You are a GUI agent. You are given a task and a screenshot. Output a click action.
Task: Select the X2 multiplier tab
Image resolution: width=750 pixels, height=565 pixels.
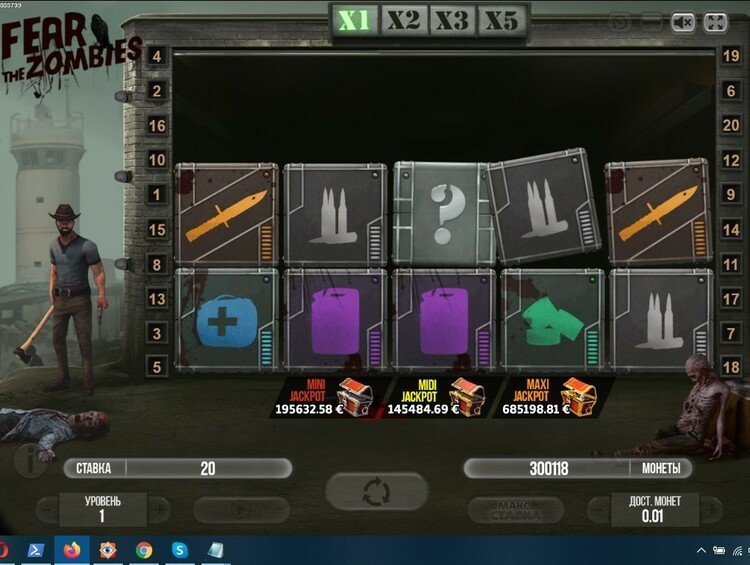(404, 21)
